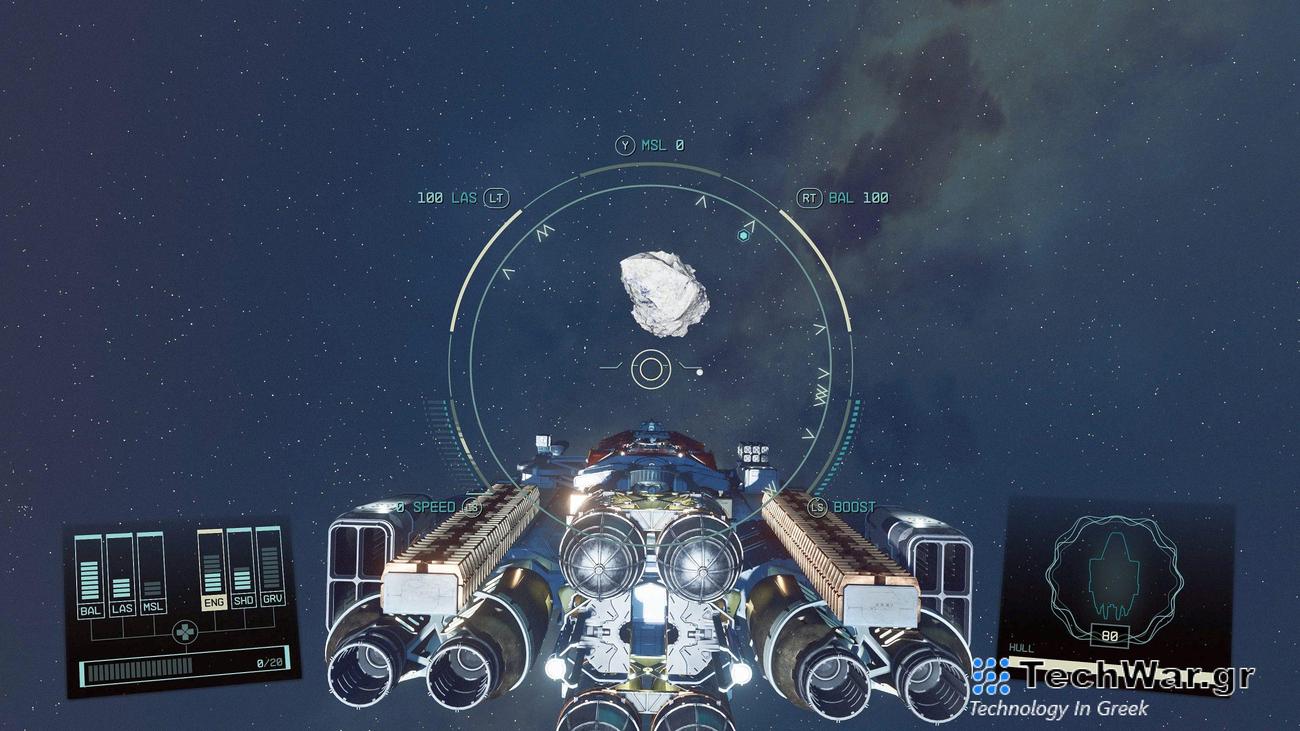Click the RT ballistic weapon icon
Viewport: 1300px width, 731px height.
pyautogui.click(x=811, y=198)
